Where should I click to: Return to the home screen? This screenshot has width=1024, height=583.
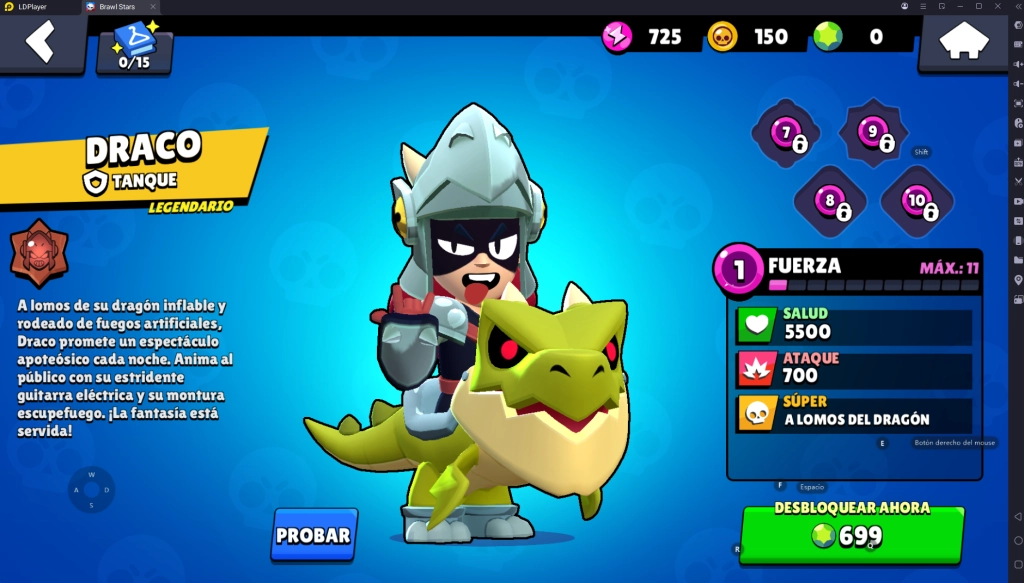tap(961, 43)
